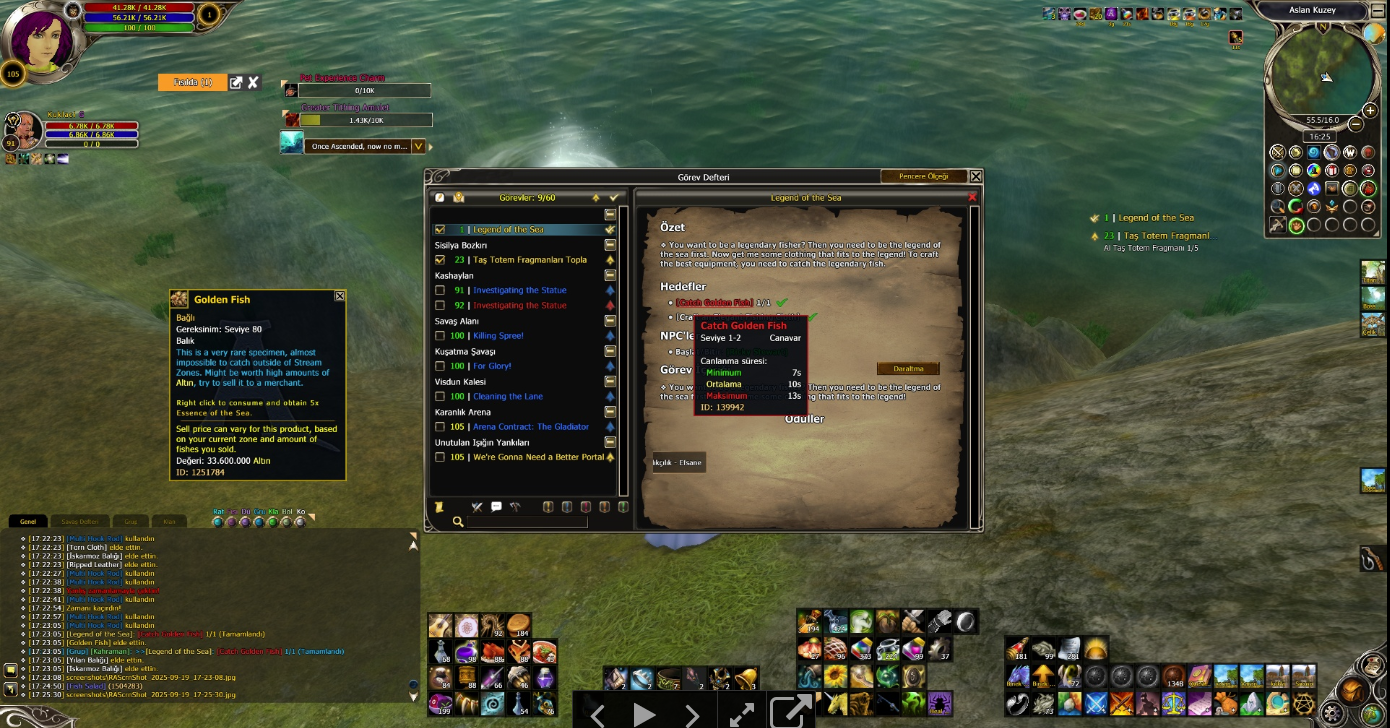Click the Daraltma button in quest details

pyautogui.click(x=907, y=369)
